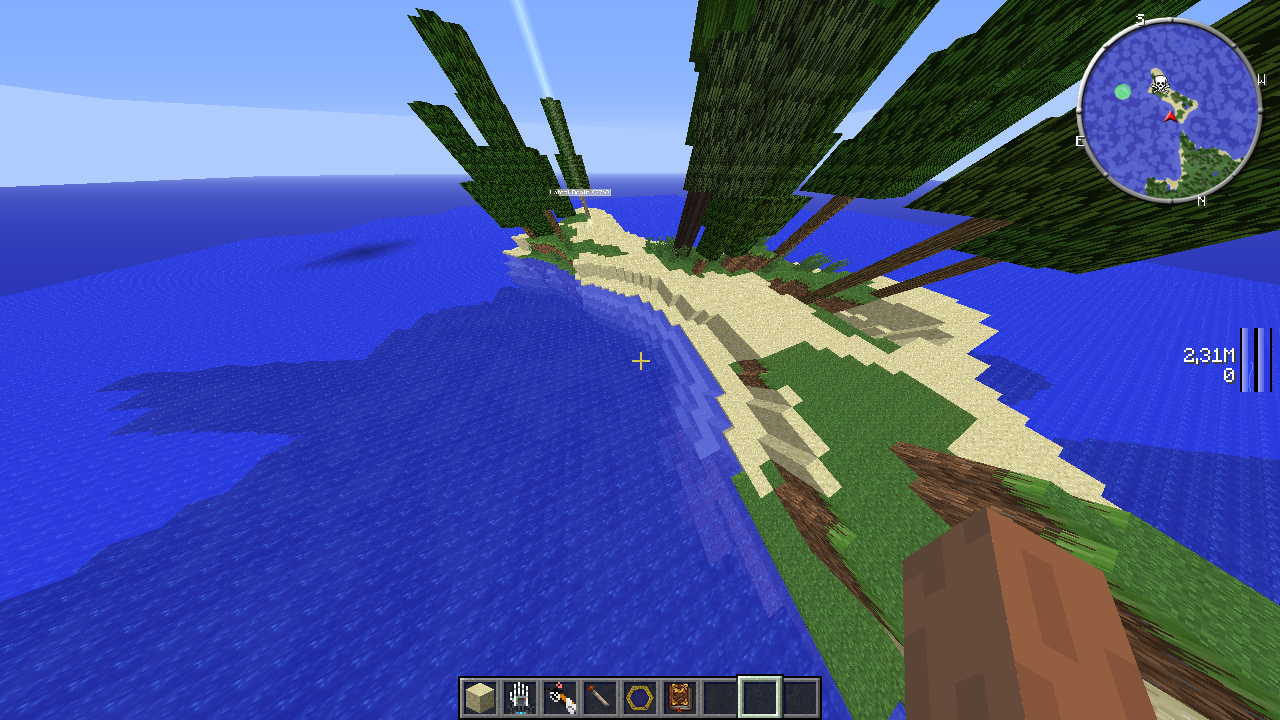Select the green circle waypoint on minimap
This screenshot has width=1280, height=720.
click(1123, 92)
